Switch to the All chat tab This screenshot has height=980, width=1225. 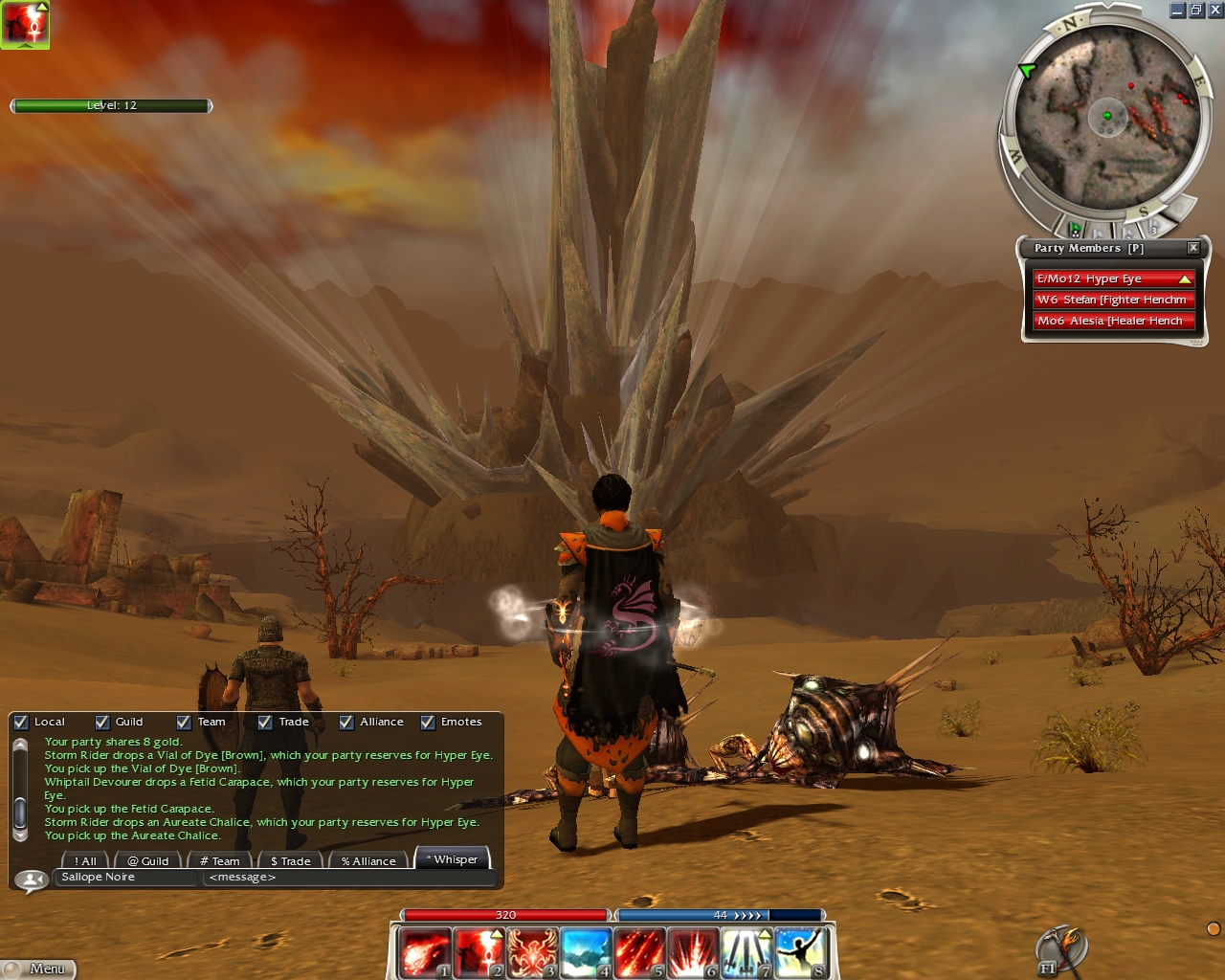(86, 861)
